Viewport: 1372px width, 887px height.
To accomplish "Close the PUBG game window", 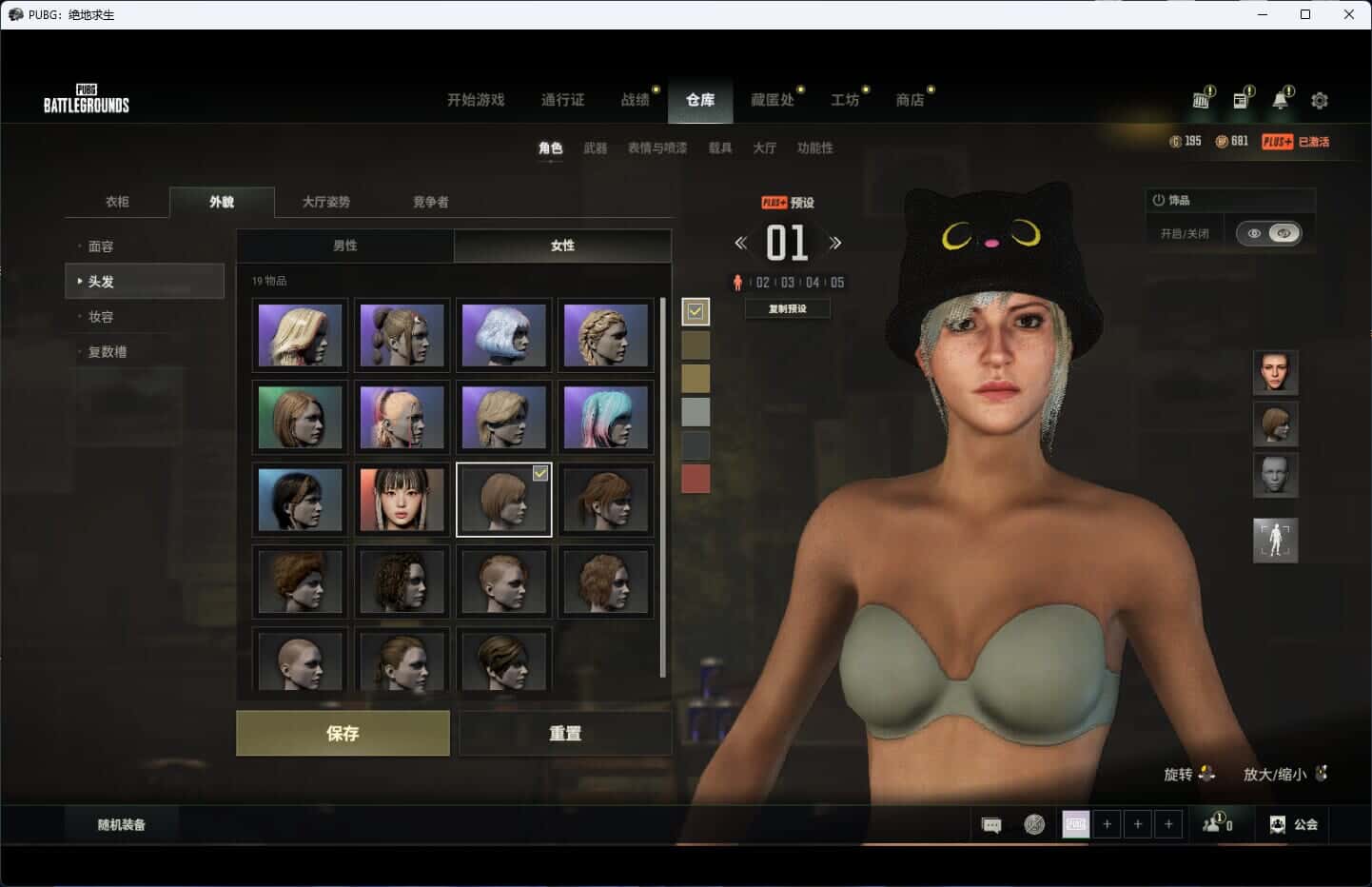I will click(1348, 14).
